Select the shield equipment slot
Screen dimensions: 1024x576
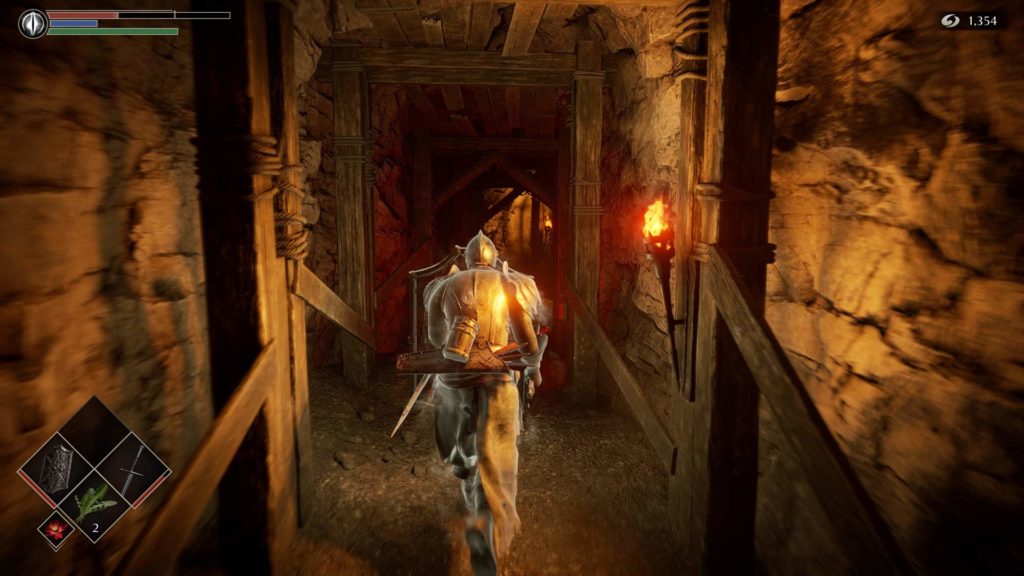(x=61, y=466)
